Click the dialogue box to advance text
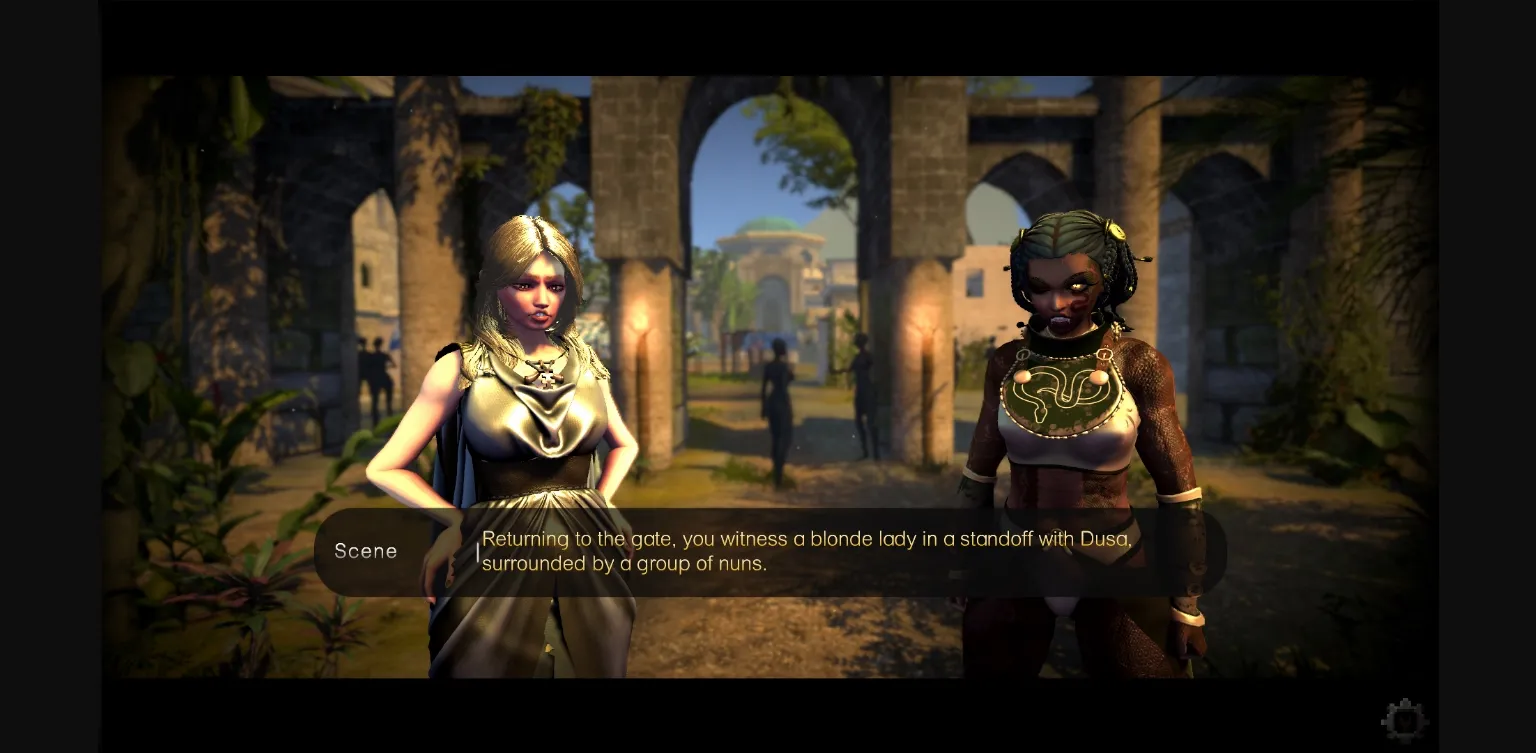This screenshot has height=753, width=1536. point(800,551)
